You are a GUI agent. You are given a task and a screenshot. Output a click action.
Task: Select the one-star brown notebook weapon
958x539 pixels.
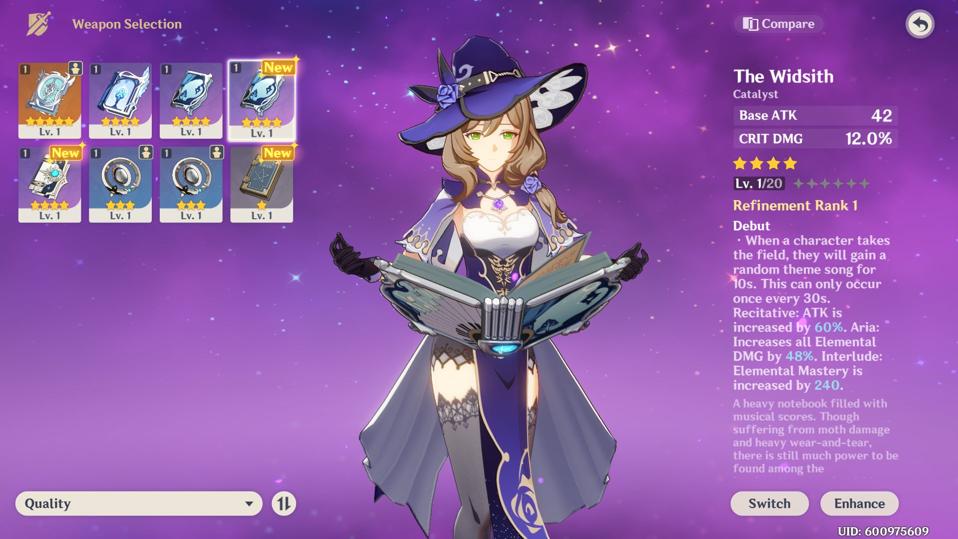pos(261,182)
